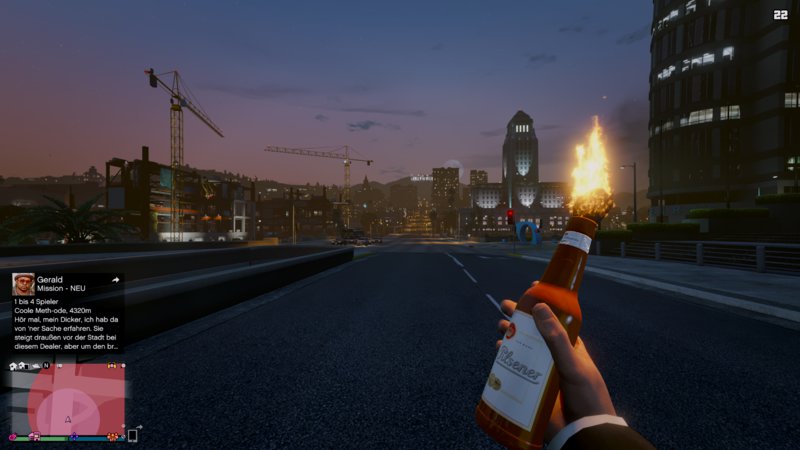Click Gerald's contact portrait
The width and height of the screenshot is (800, 450).
[23, 284]
